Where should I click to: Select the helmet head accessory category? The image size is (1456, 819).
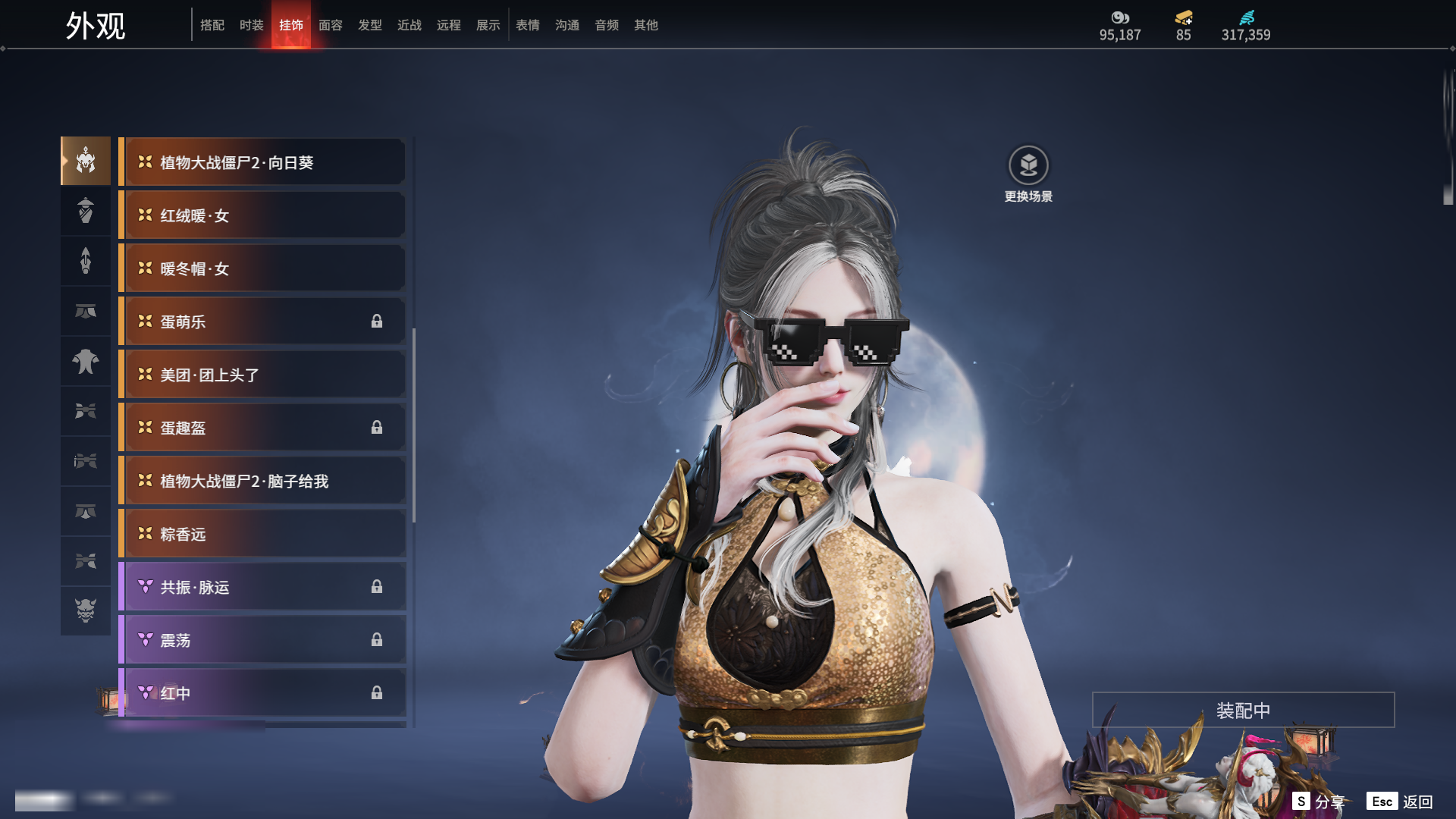coord(86,161)
